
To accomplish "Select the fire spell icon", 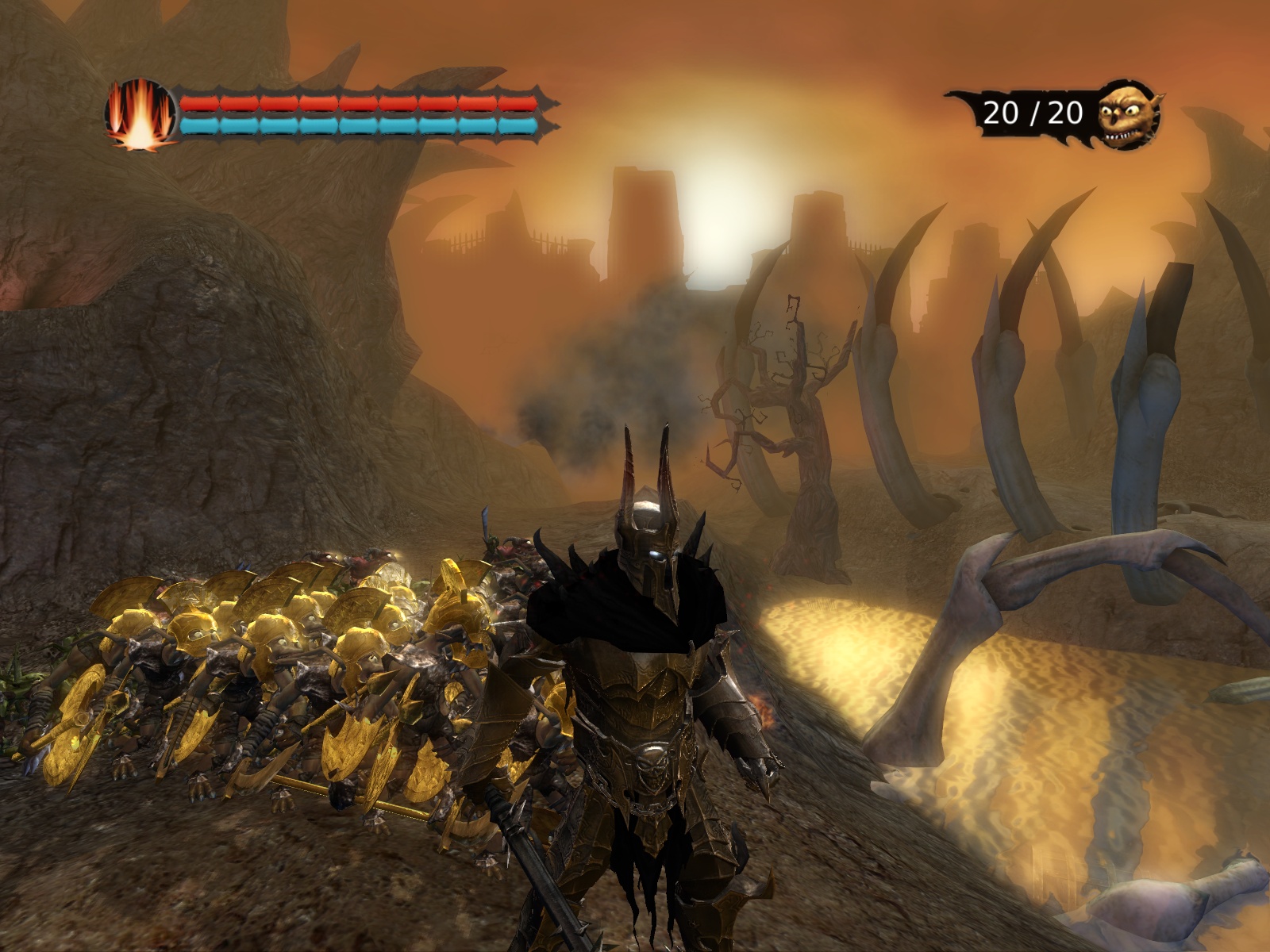I will point(140,114).
